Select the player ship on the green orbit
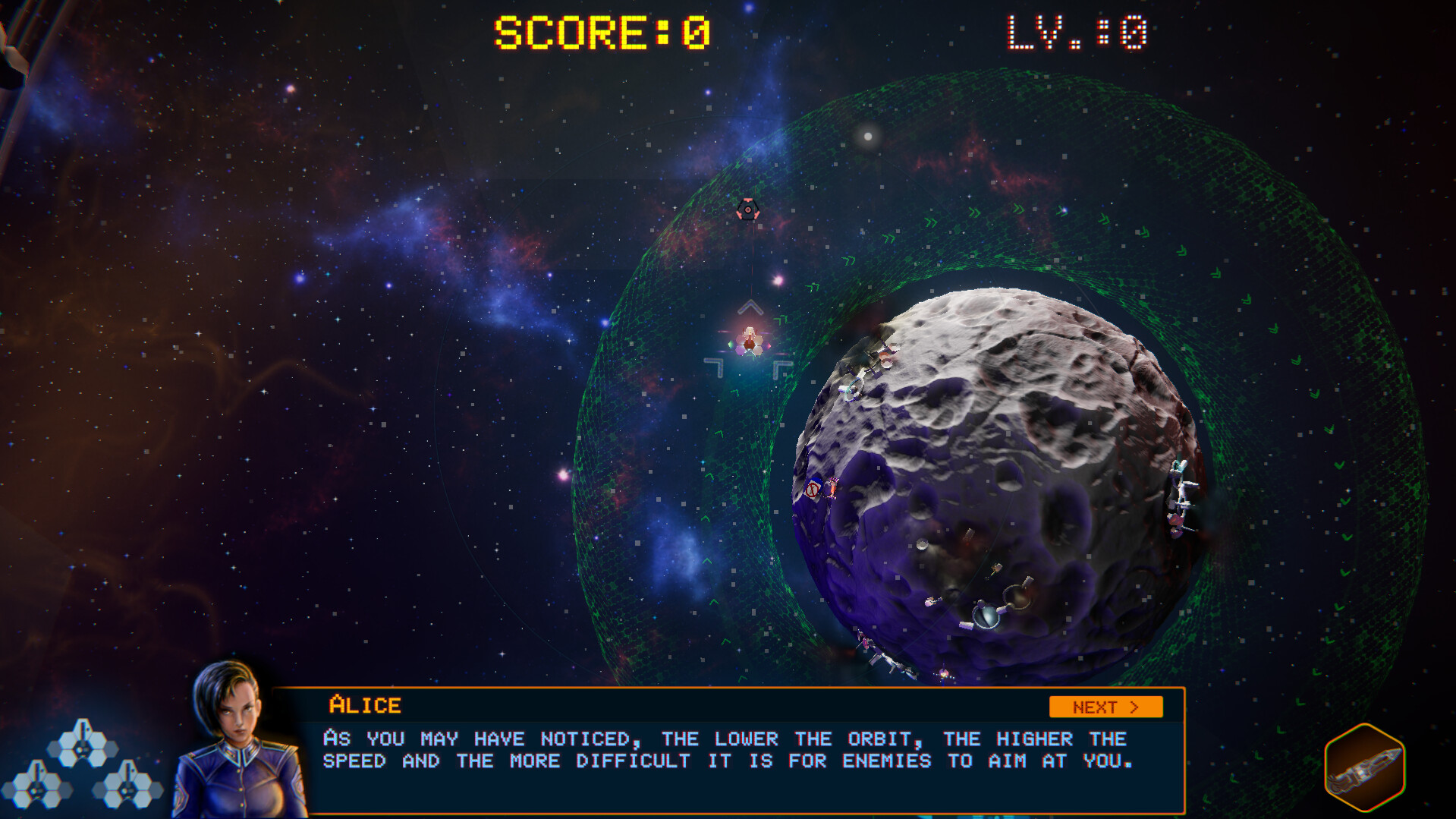 750,343
